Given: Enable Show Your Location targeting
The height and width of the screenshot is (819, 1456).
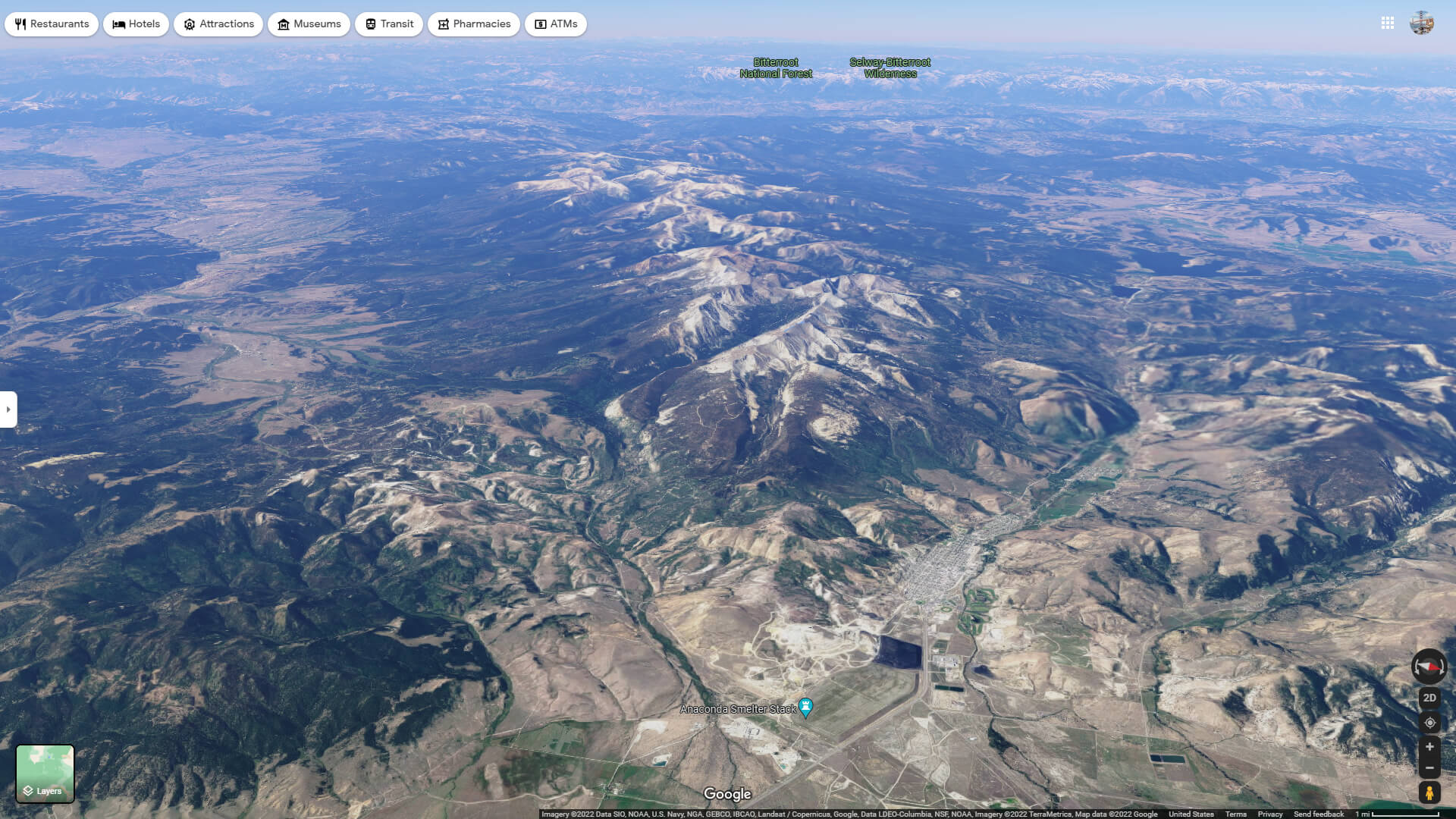Looking at the screenshot, I should (x=1429, y=722).
